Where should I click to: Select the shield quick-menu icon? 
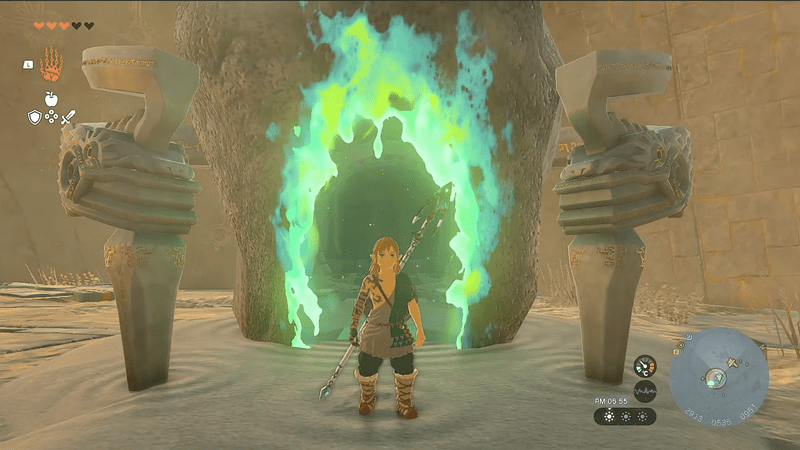pos(34,117)
